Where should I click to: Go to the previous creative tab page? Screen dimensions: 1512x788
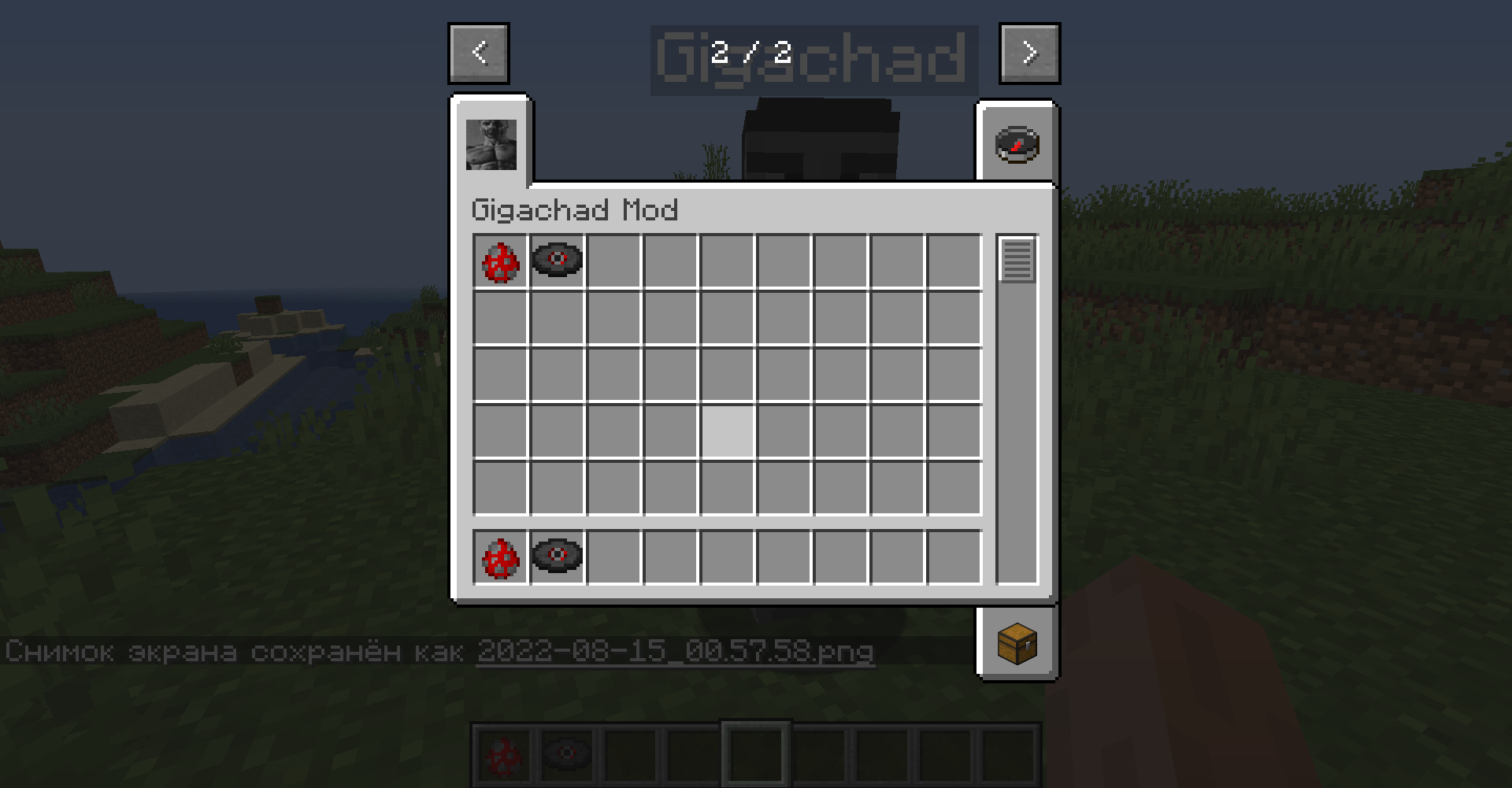478,53
